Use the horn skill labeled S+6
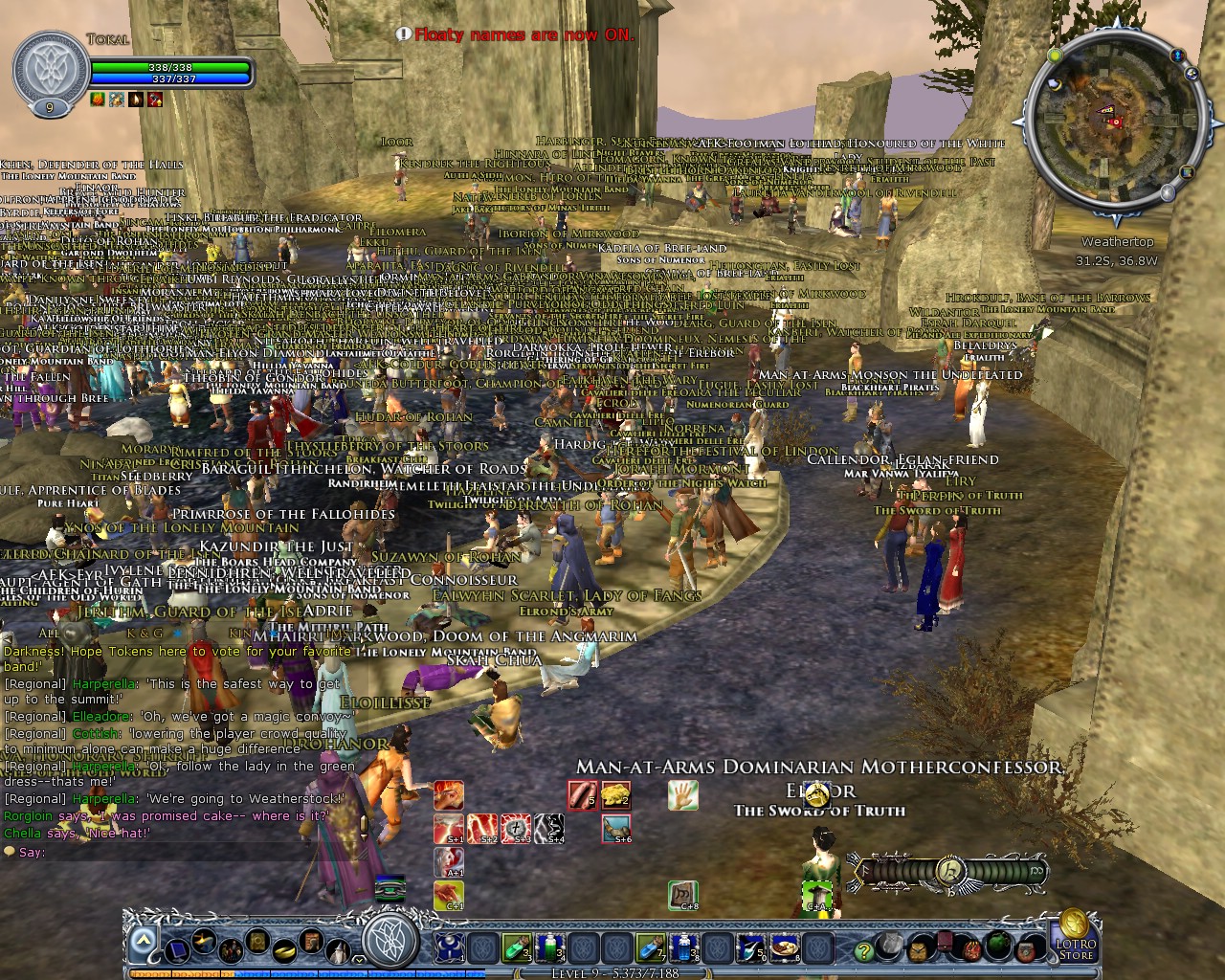 616,828
